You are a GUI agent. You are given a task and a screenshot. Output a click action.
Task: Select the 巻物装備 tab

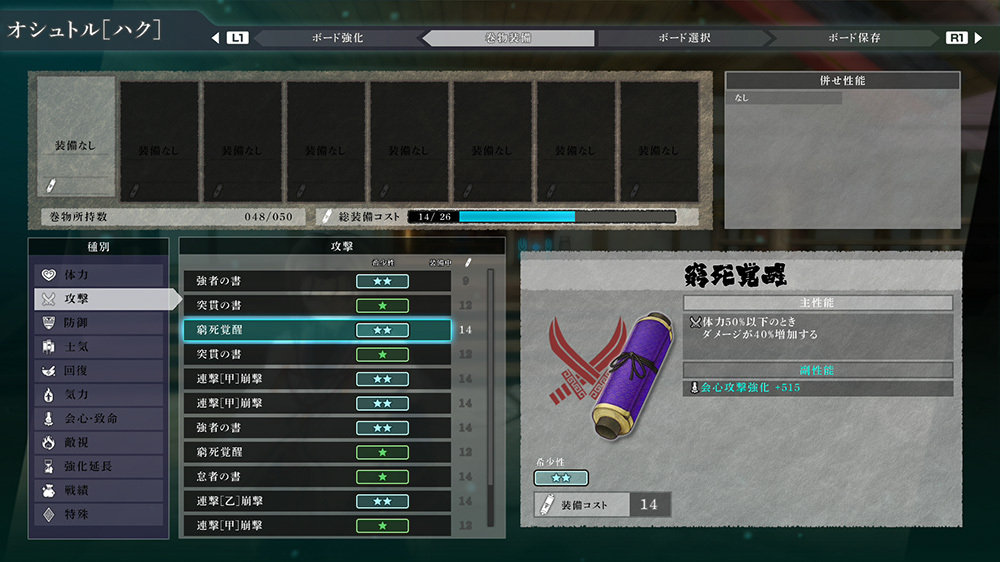(x=510, y=38)
